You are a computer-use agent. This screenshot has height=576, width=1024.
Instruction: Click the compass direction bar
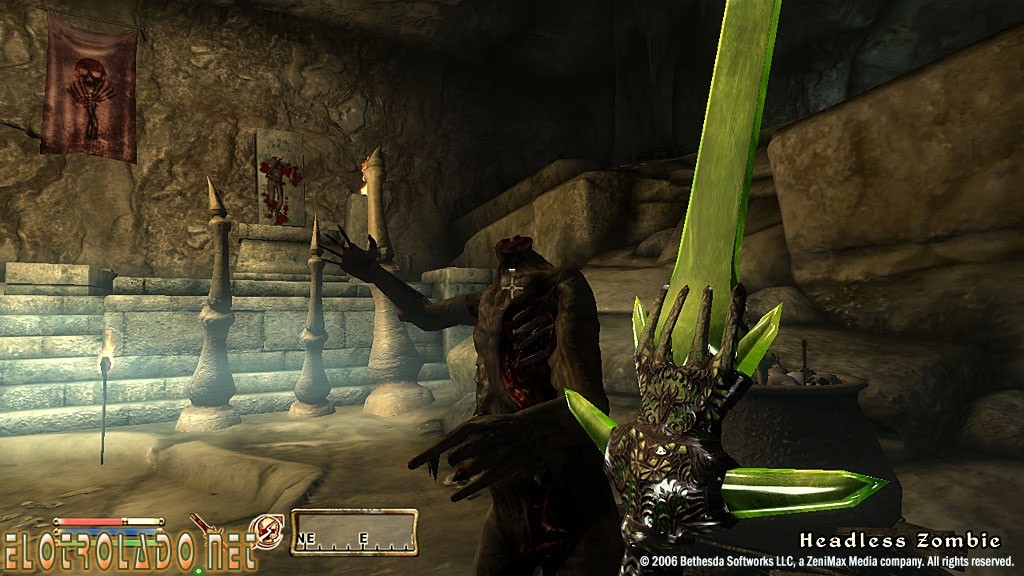354,532
